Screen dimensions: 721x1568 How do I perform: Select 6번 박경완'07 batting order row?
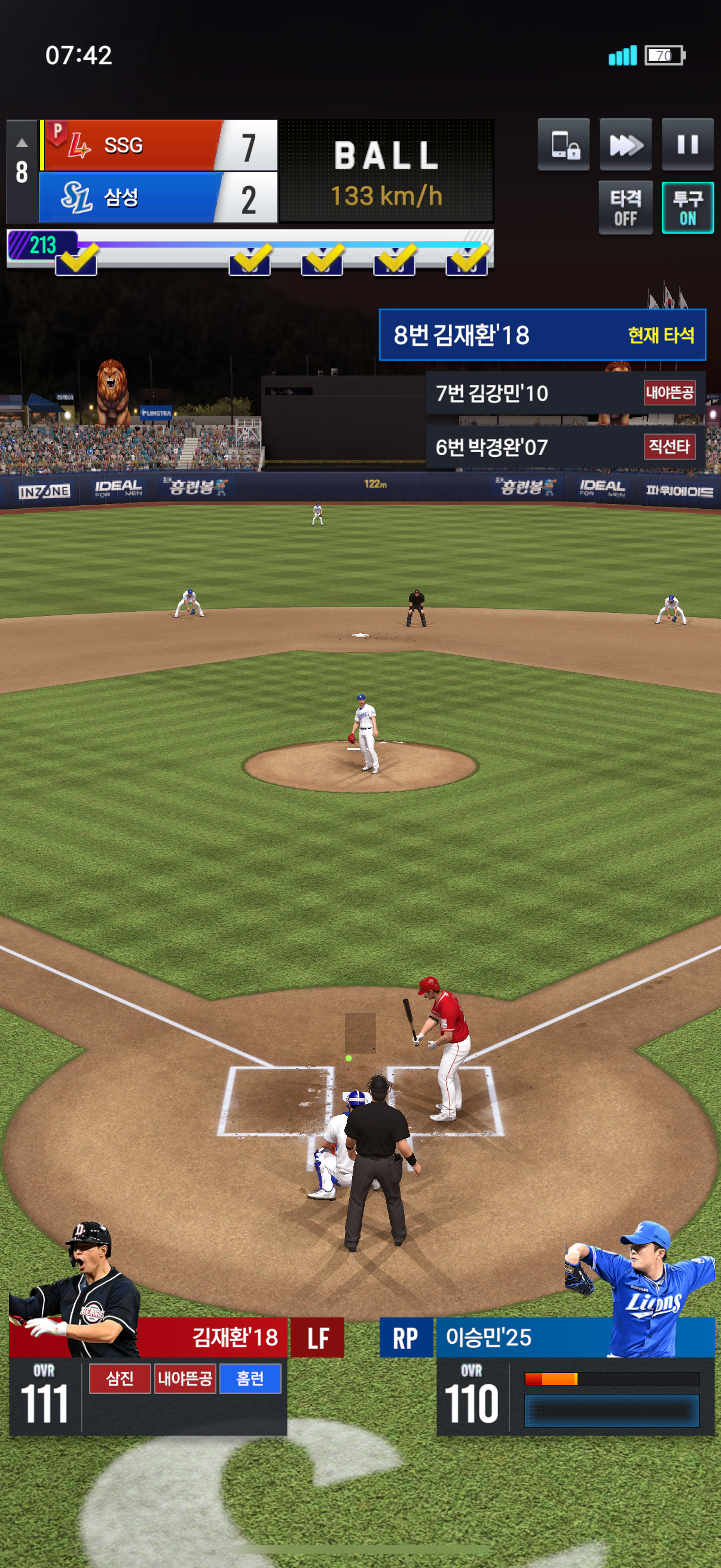pos(564,447)
